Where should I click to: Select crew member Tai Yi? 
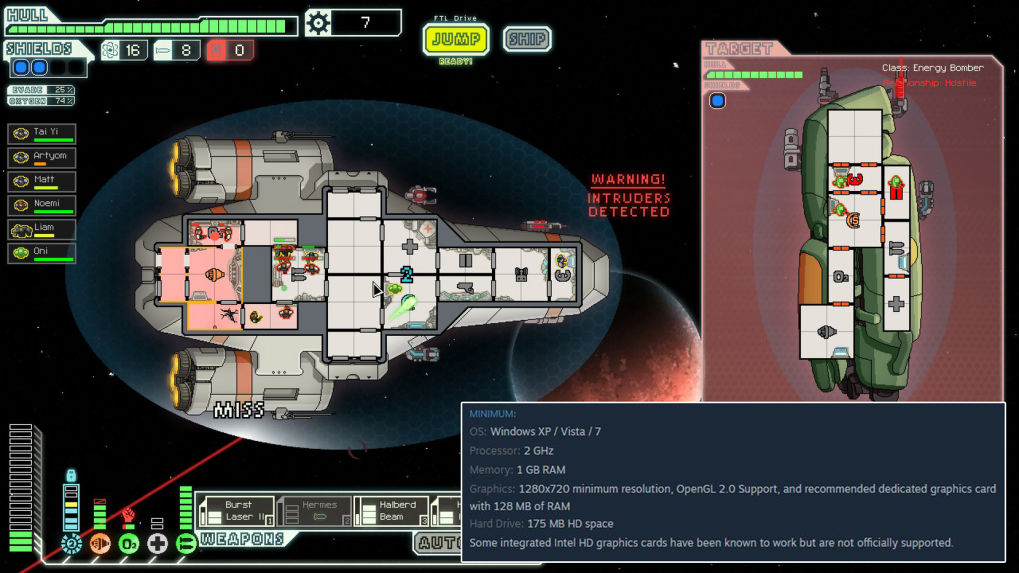pyautogui.click(x=42, y=133)
